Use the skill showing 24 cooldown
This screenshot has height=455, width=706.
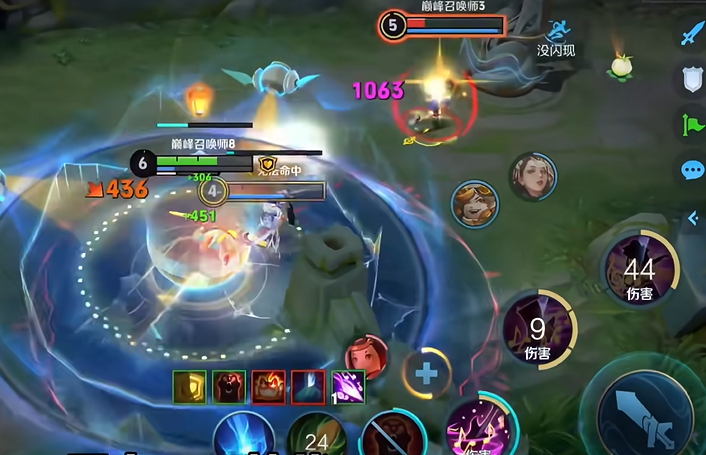click(x=317, y=436)
